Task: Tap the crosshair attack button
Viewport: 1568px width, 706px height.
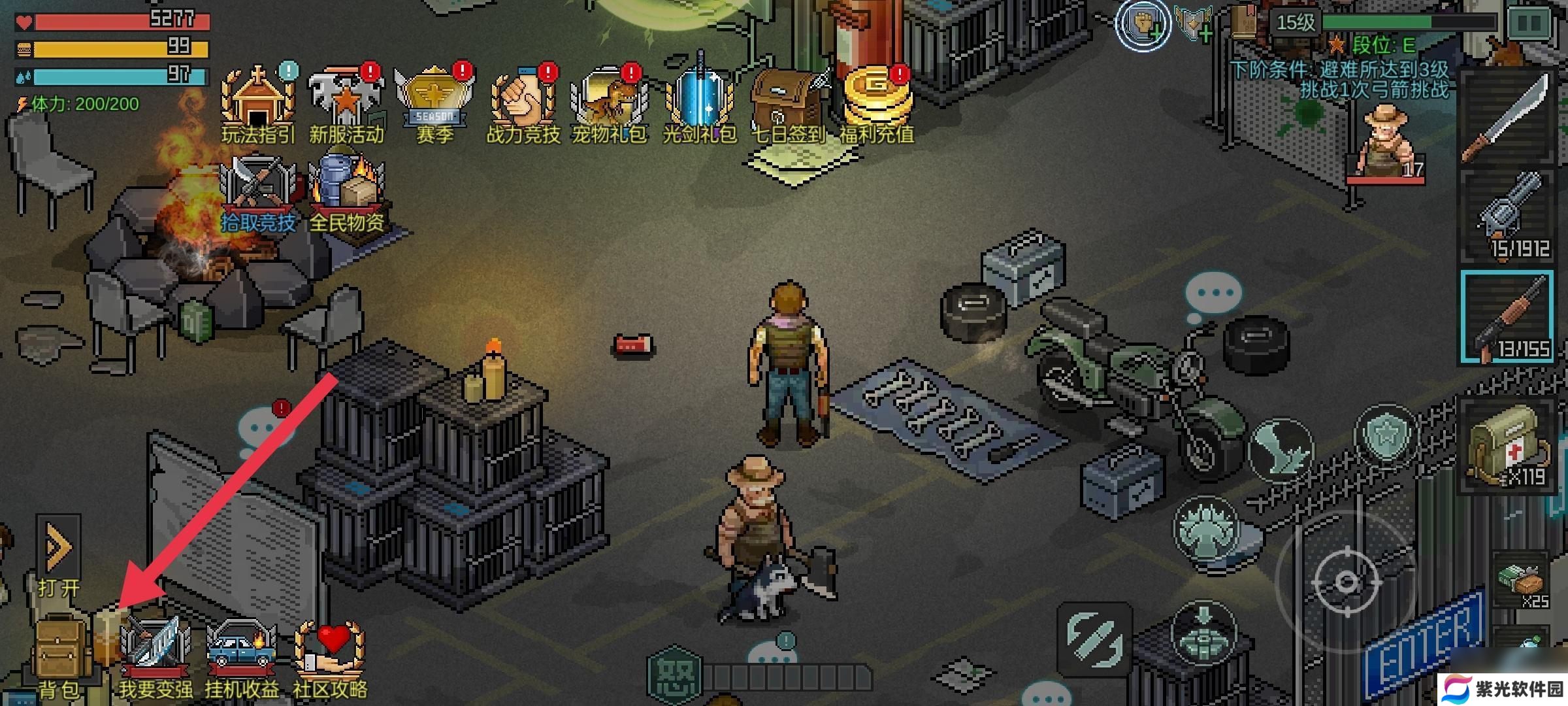Action: [1346, 580]
